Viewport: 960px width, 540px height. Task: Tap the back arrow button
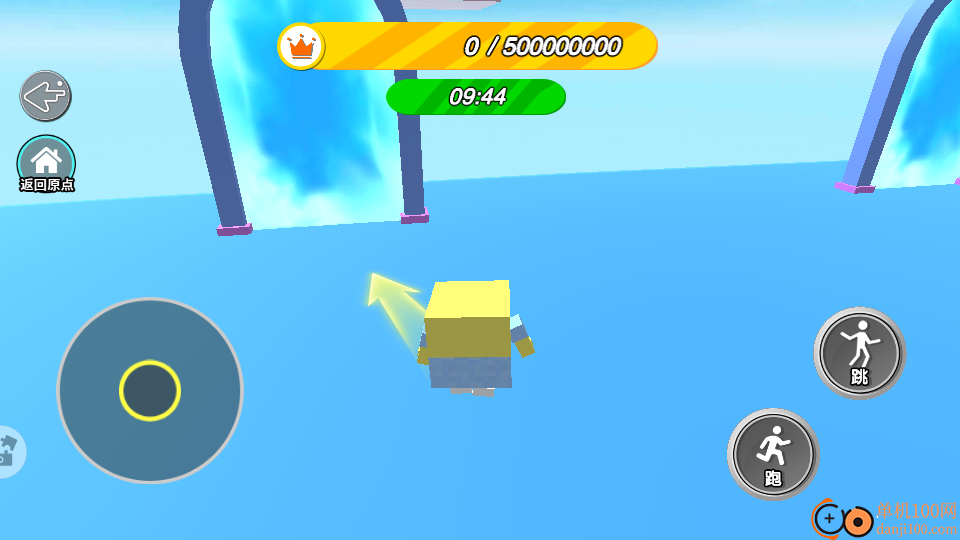click(x=45, y=96)
